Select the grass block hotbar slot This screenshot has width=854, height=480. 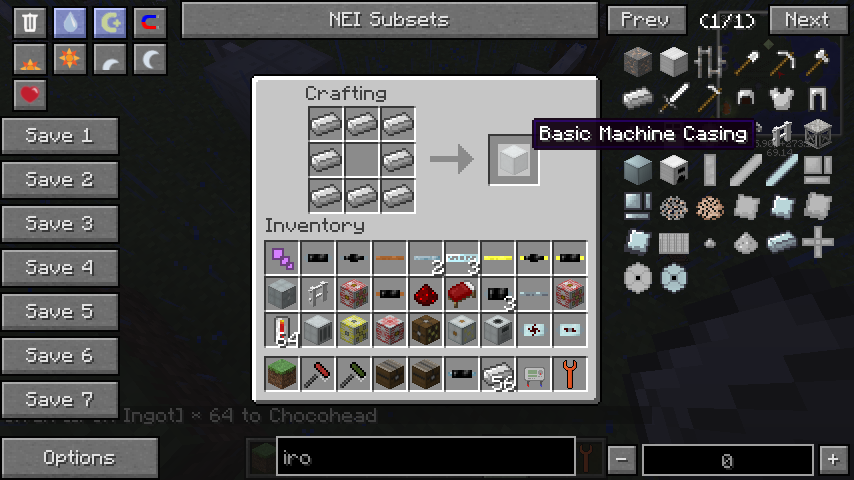(281, 374)
